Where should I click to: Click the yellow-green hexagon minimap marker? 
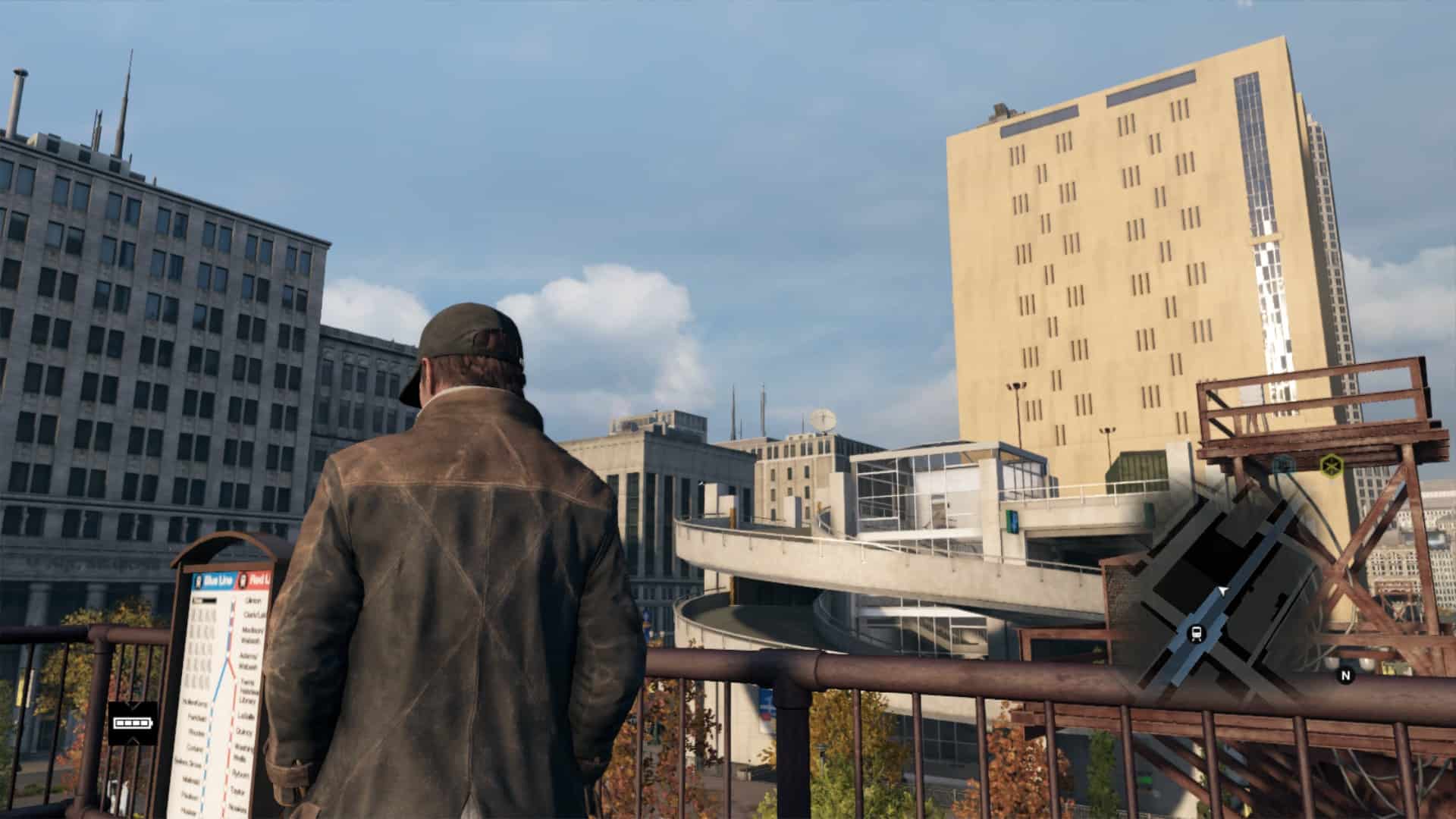[1330, 464]
